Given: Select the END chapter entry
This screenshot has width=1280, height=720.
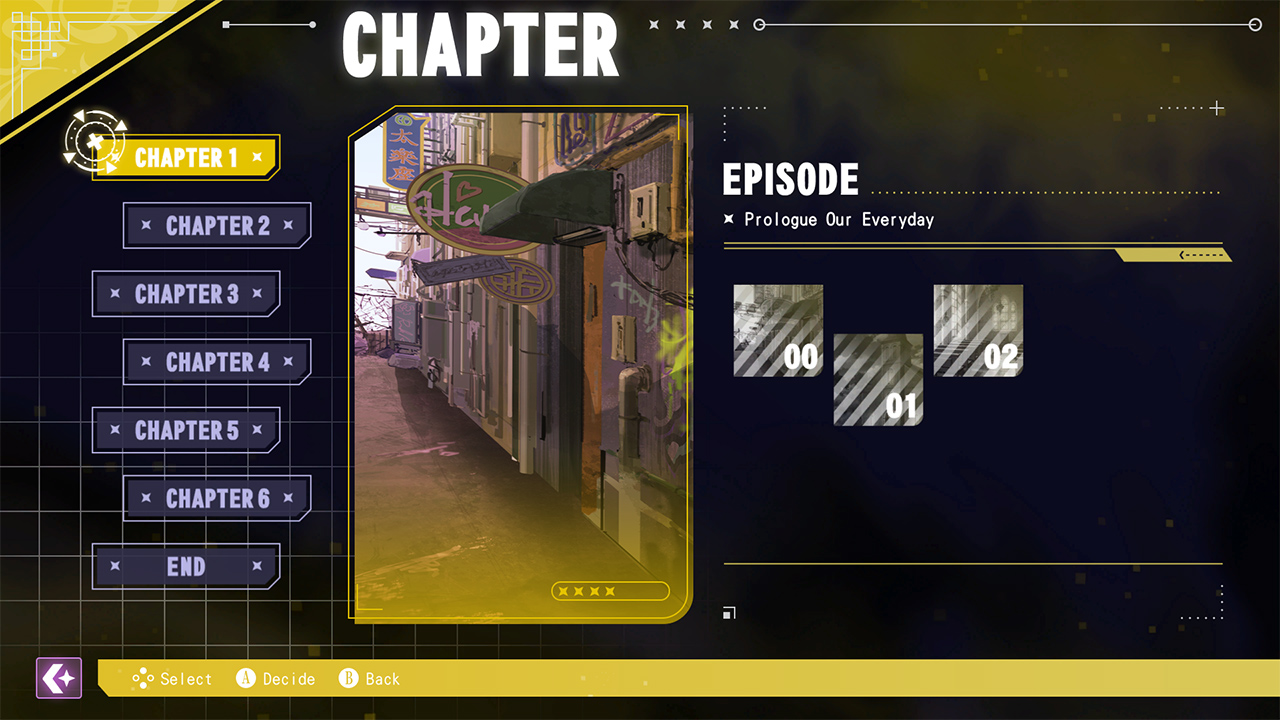Looking at the screenshot, I should [186, 566].
